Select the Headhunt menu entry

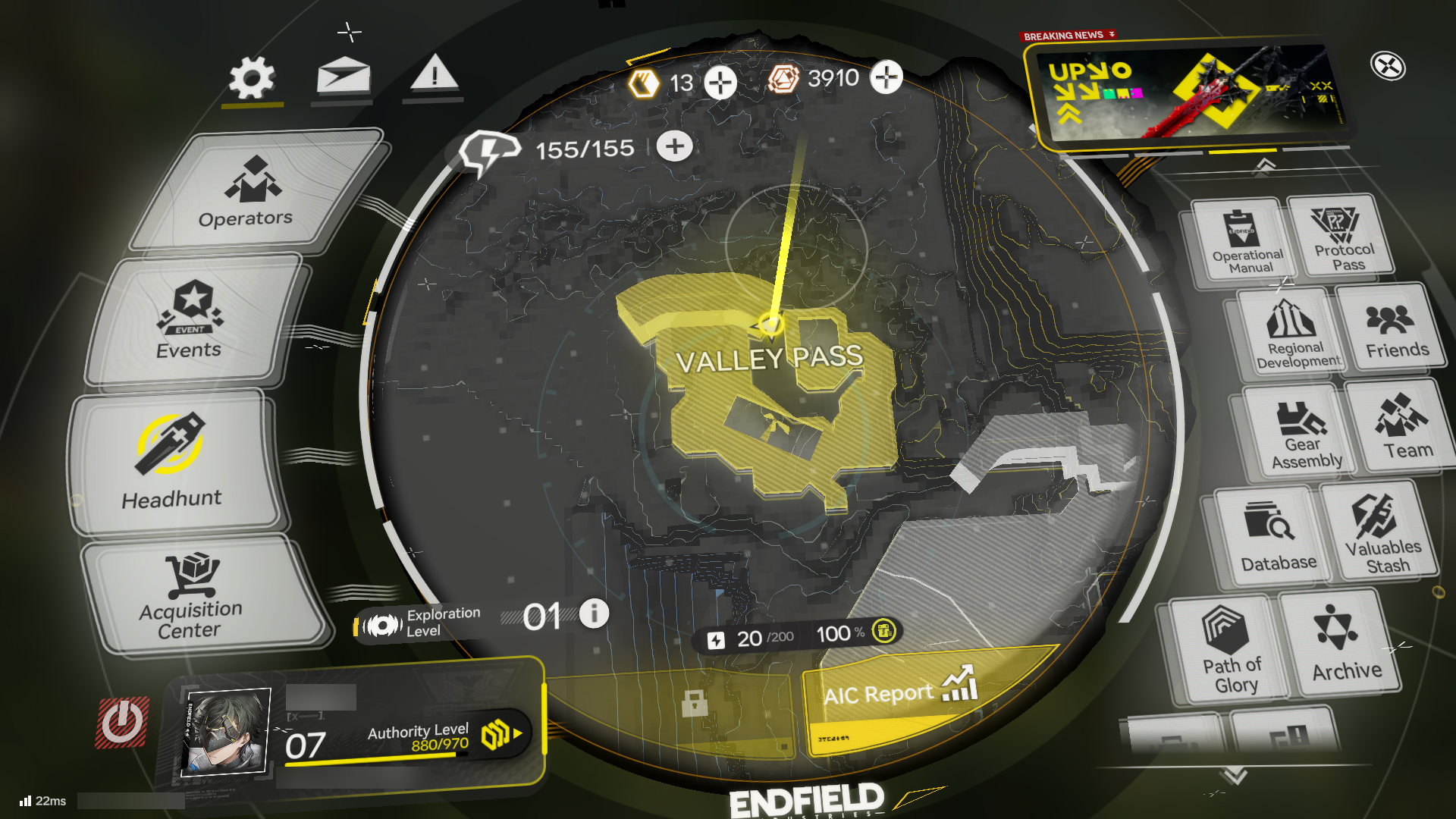click(172, 461)
